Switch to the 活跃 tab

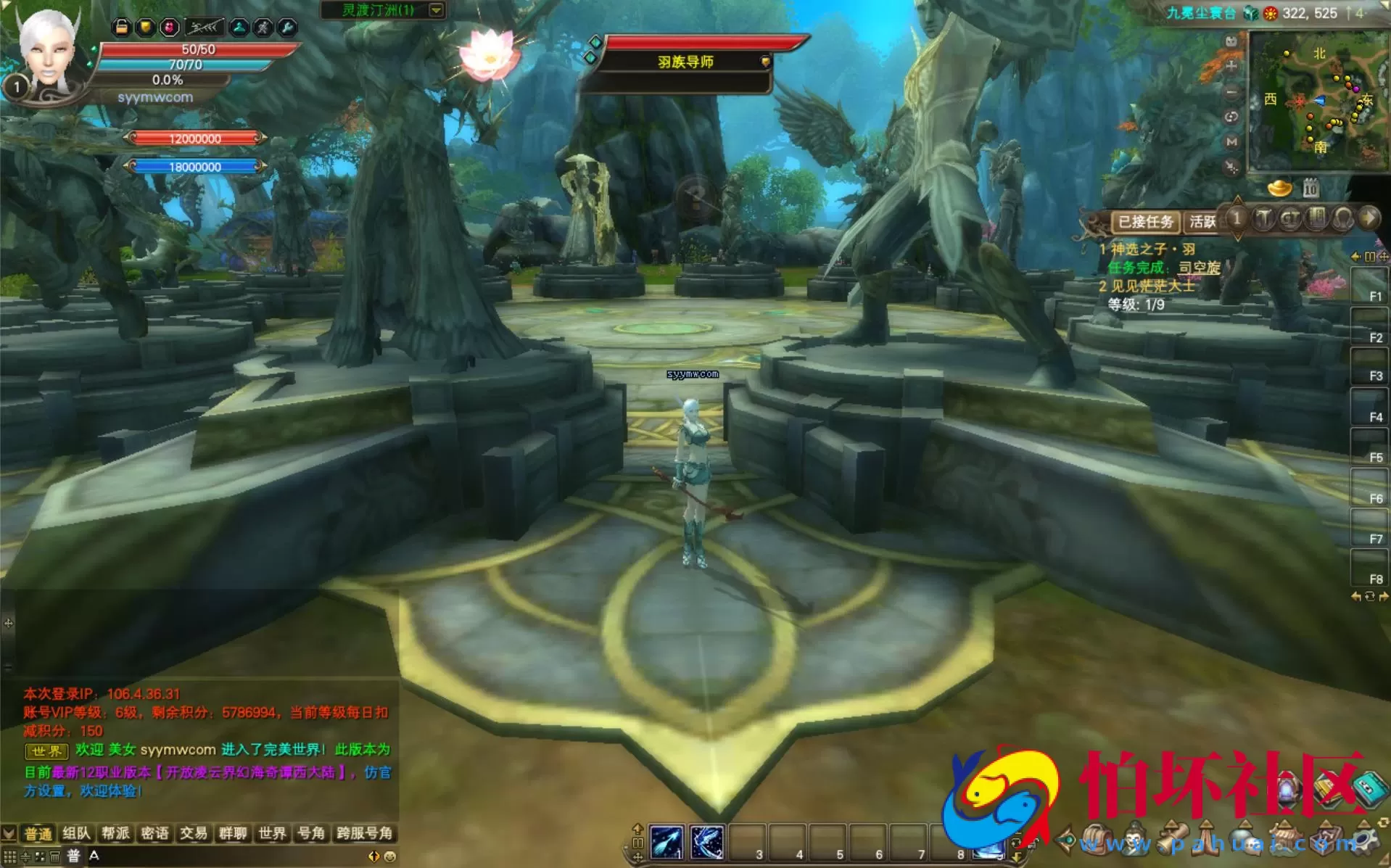pos(1202,222)
